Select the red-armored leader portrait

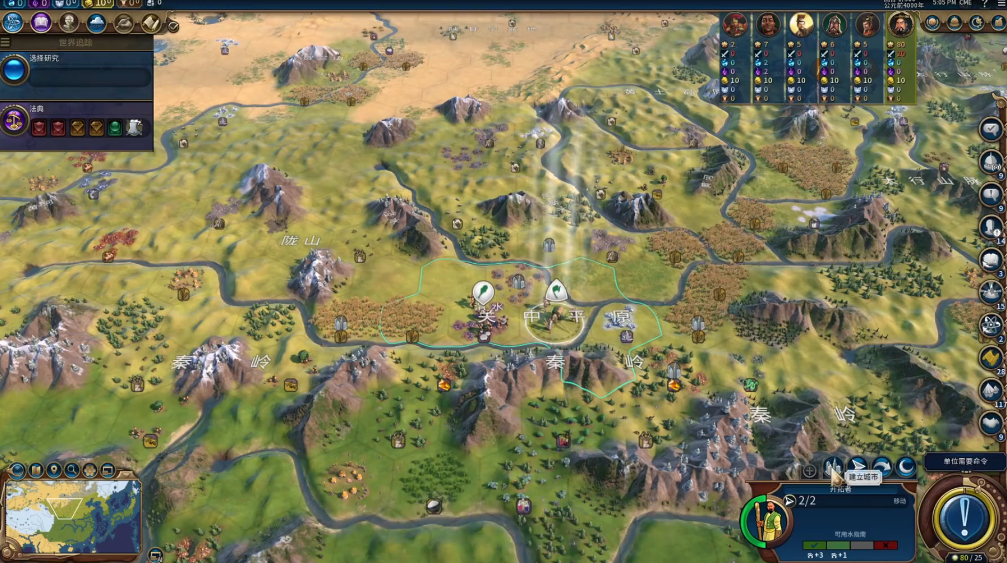[735, 24]
